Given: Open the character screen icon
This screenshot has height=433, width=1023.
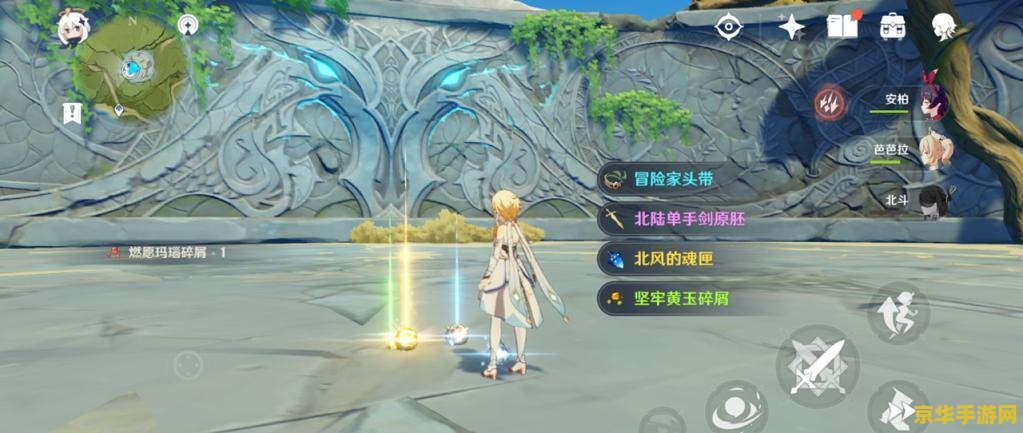Looking at the screenshot, I should click(x=942, y=27).
